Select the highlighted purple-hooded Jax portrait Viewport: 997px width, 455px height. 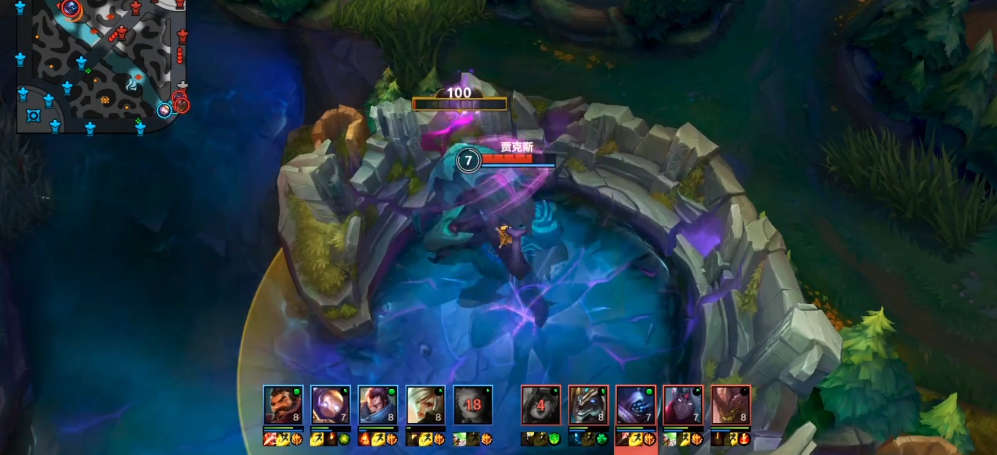pos(635,405)
